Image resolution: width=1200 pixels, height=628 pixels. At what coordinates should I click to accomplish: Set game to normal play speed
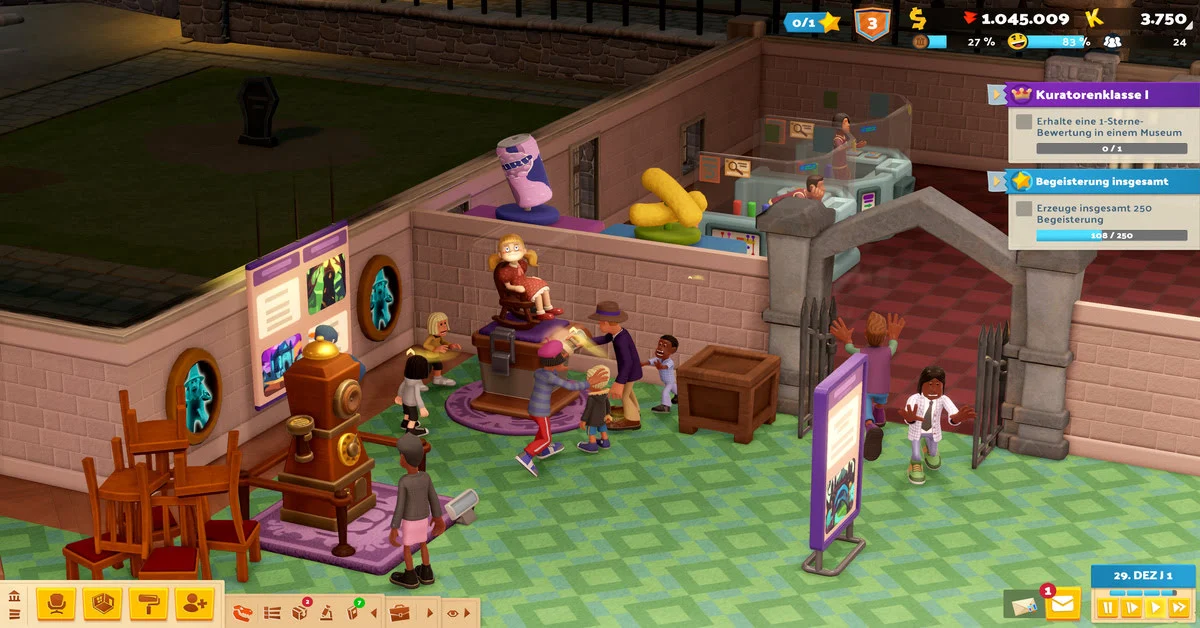[x=1156, y=606]
